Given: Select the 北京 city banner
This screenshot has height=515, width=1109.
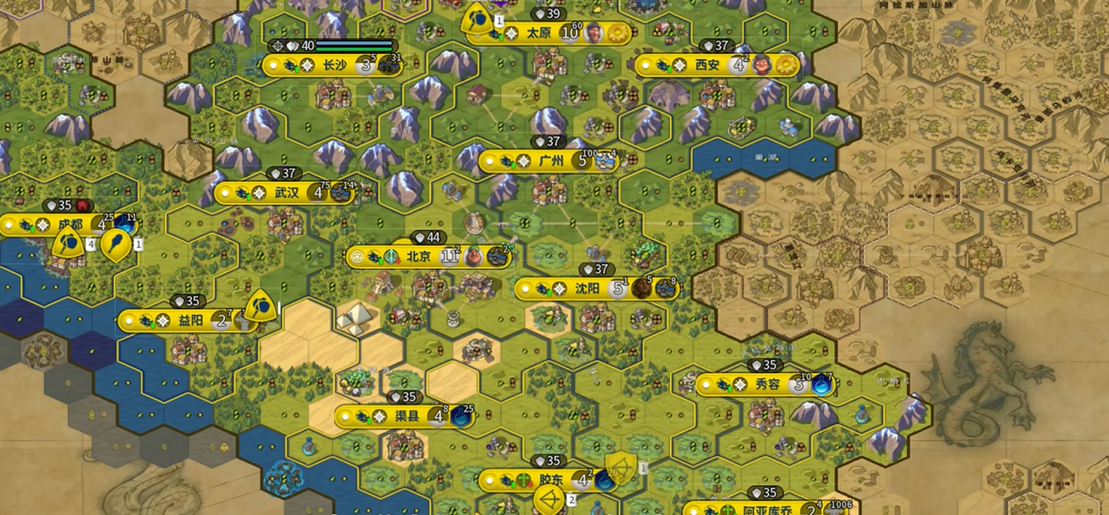Looking at the screenshot, I should (x=418, y=257).
